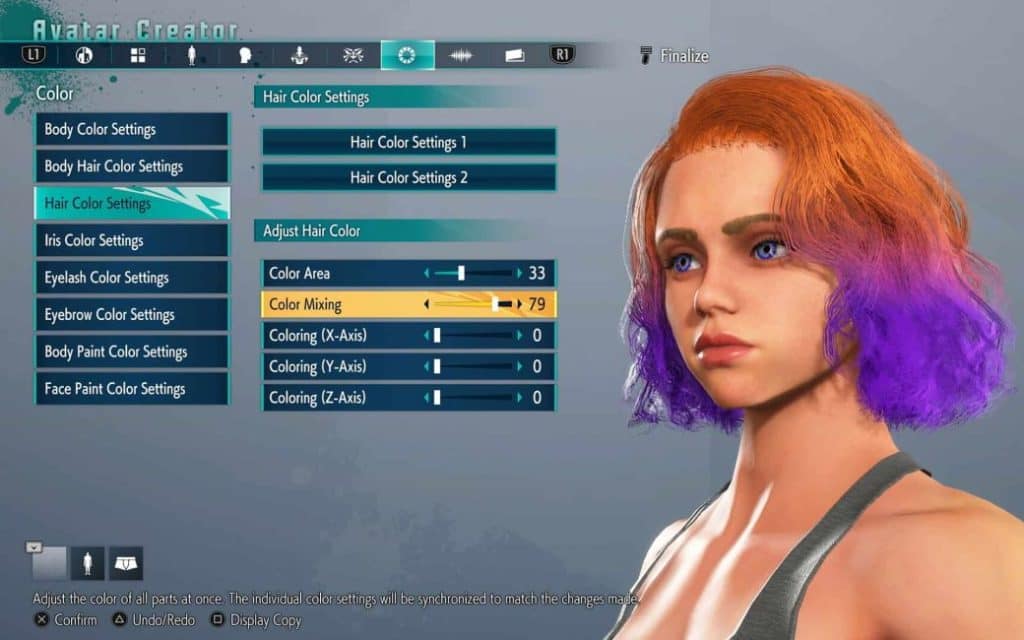Image resolution: width=1024 pixels, height=640 pixels.
Task: Choose the Hair Color Settings entry in Color list
Action: tap(131, 203)
